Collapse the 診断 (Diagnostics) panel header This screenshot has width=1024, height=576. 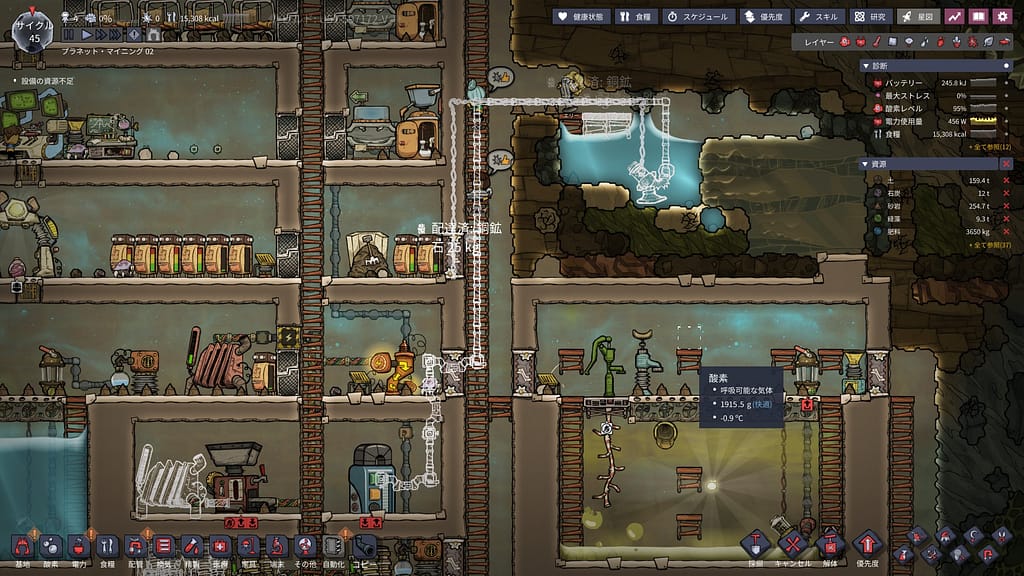pos(866,65)
